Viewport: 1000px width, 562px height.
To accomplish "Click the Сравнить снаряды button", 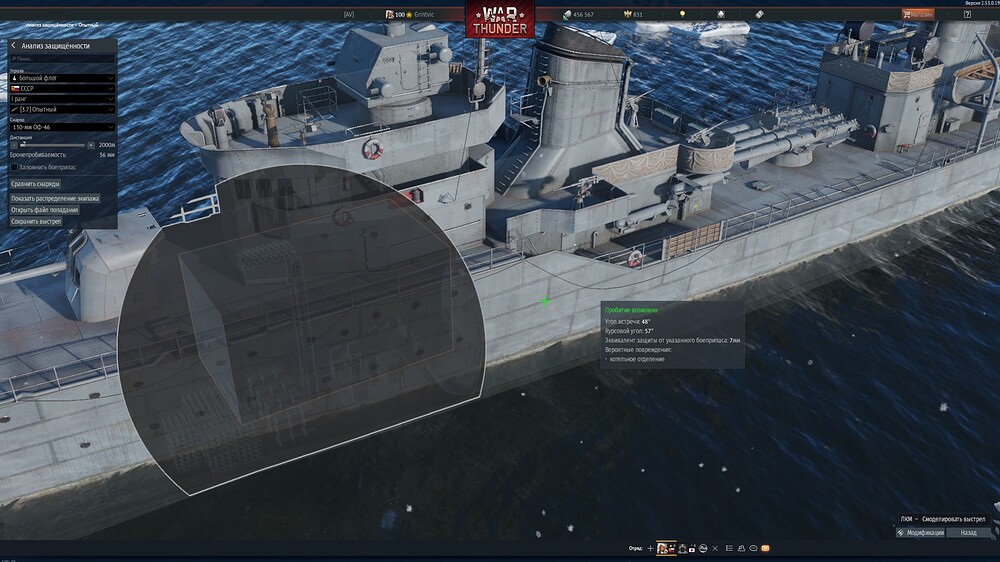I will pyautogui.click(x=36, y=184).
